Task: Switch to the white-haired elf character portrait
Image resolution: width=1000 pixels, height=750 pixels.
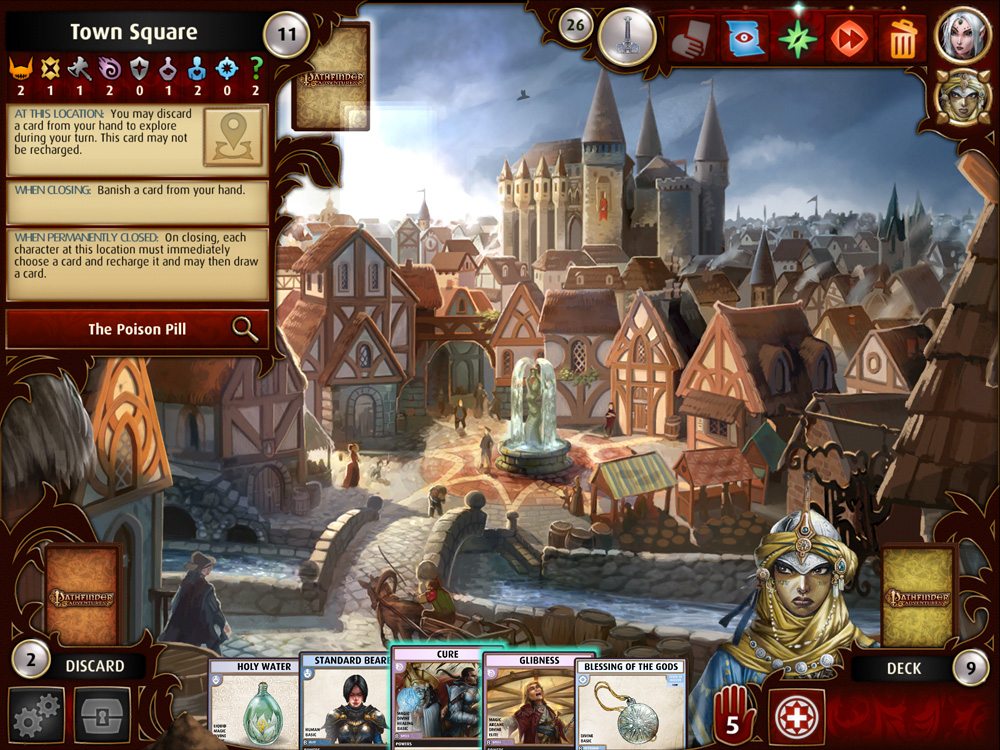Action: [x=962, y=35]
